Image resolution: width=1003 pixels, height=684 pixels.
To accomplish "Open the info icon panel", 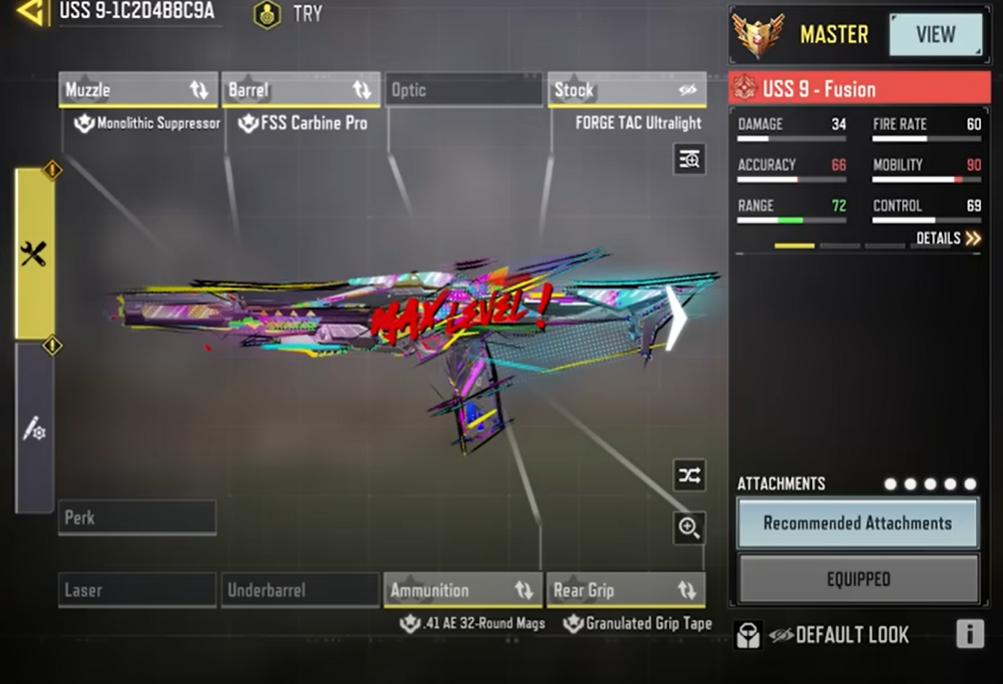I will [969, 634].
